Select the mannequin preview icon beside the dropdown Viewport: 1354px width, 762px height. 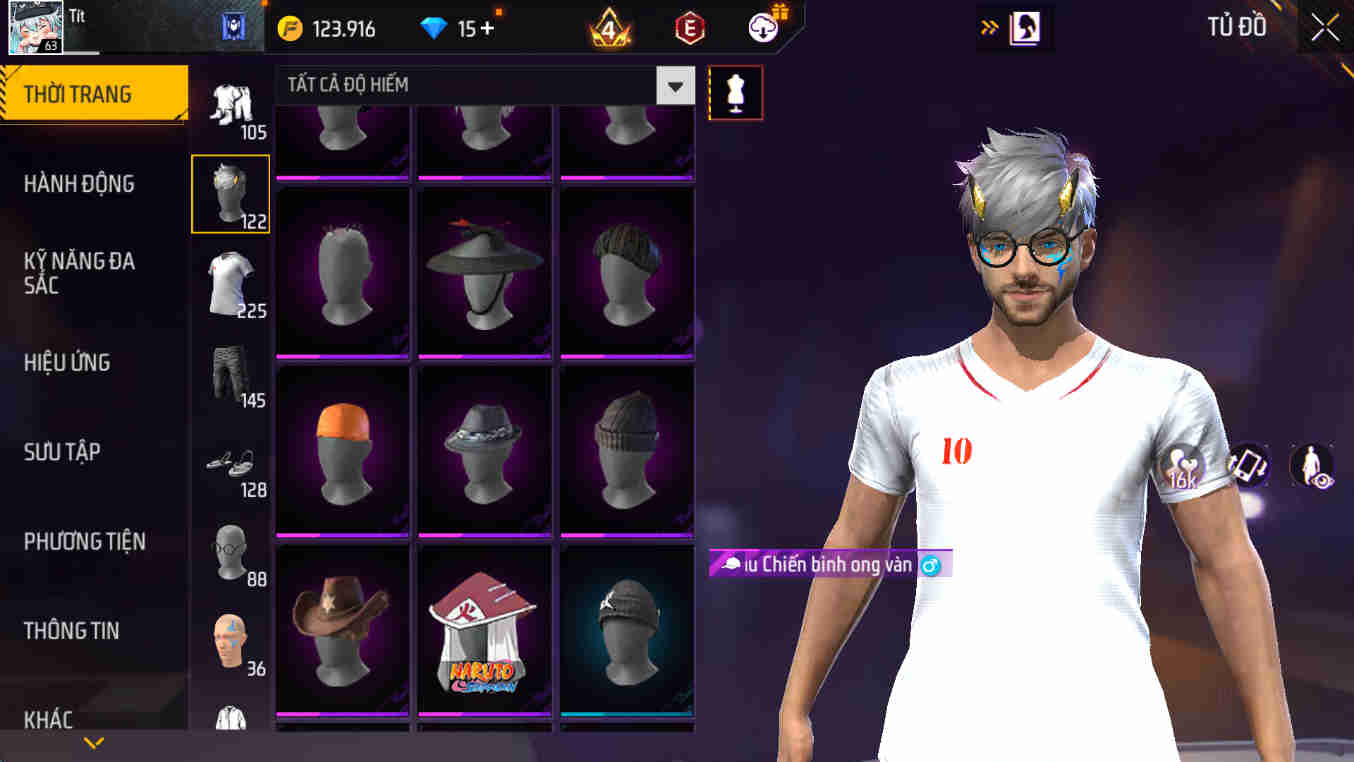(736, 92)
